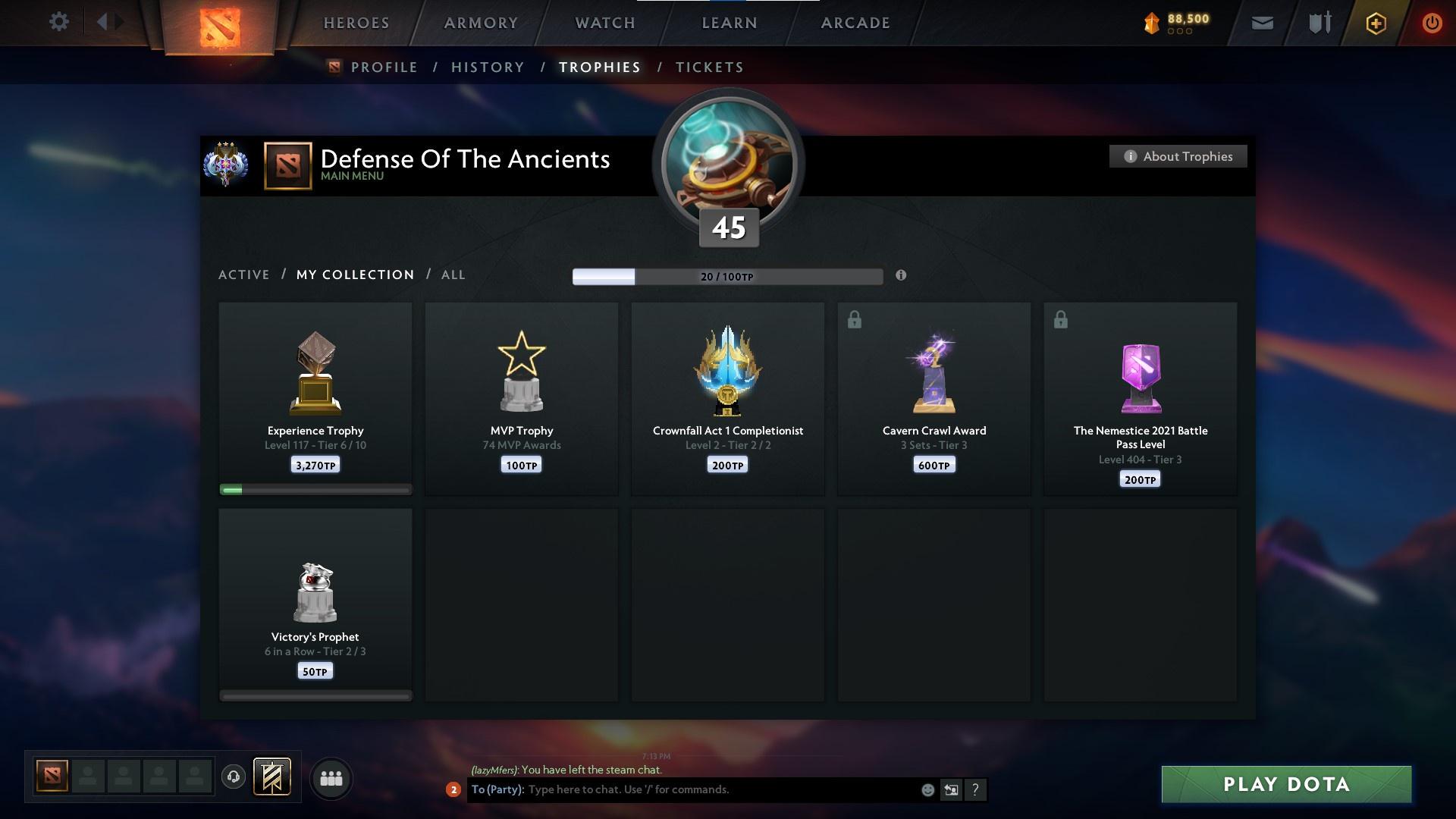
Task: Switch to the HISTORY tab
Action: point(487,67)
